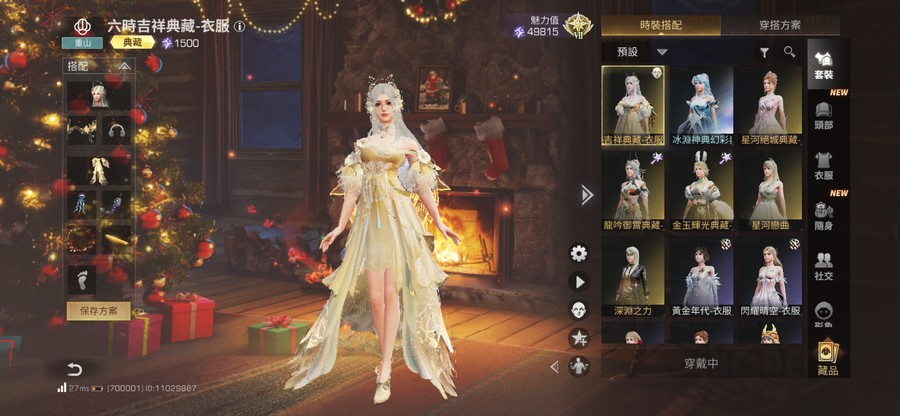Open the 預設 sorting dropdown

click(x=642, y=51)
